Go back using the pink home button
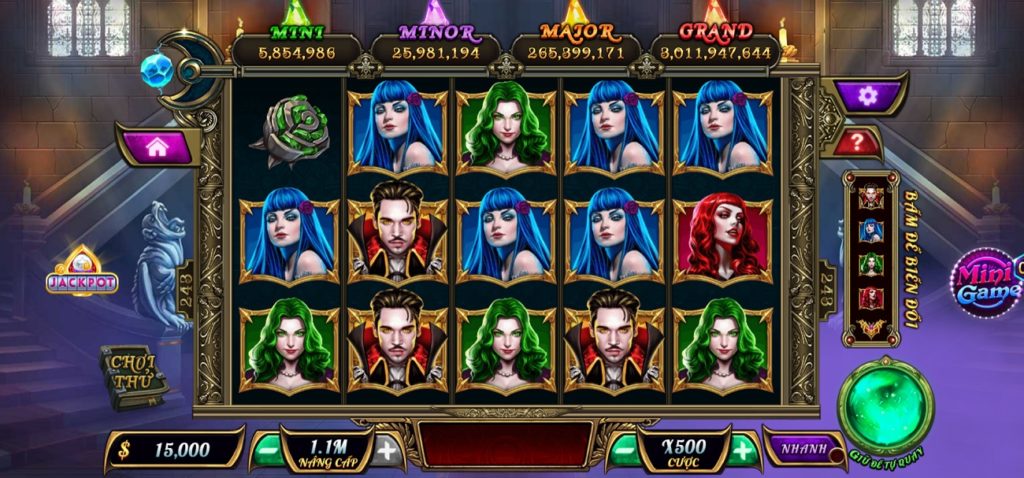This screenshot has height=478, width=1024. click(x=157, y=147)
